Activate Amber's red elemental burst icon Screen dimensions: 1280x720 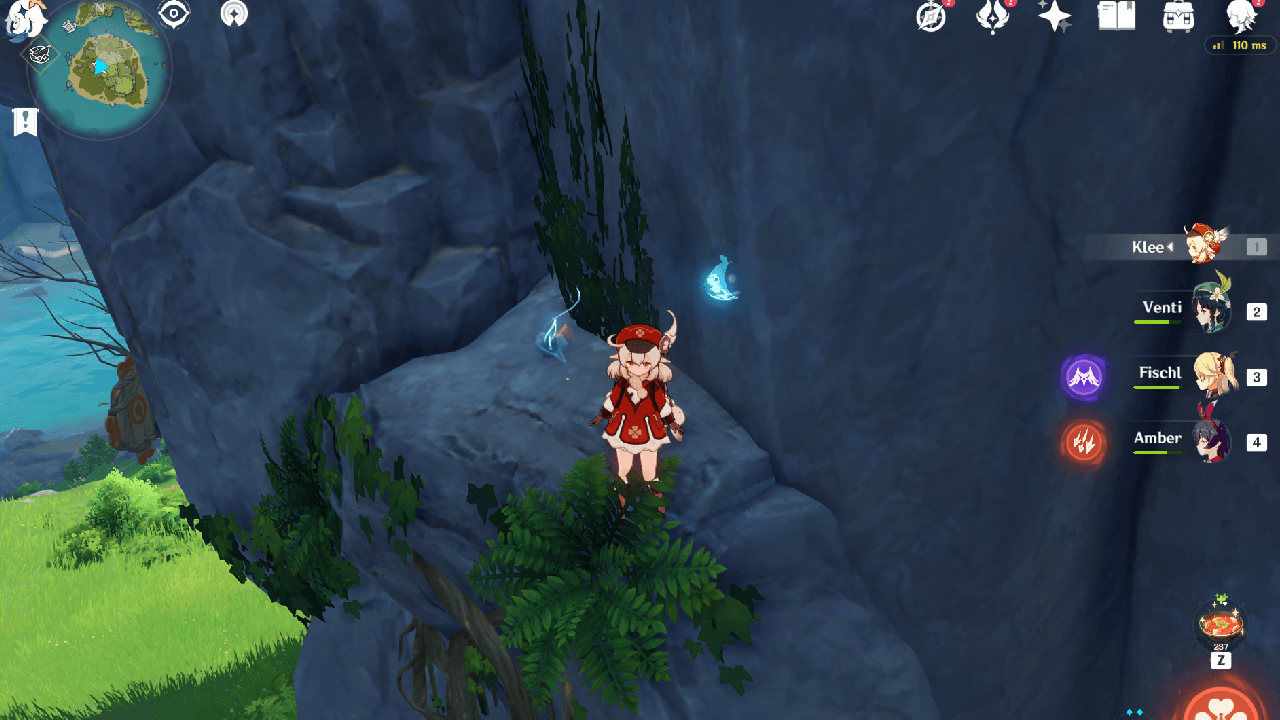[1085, 442]
